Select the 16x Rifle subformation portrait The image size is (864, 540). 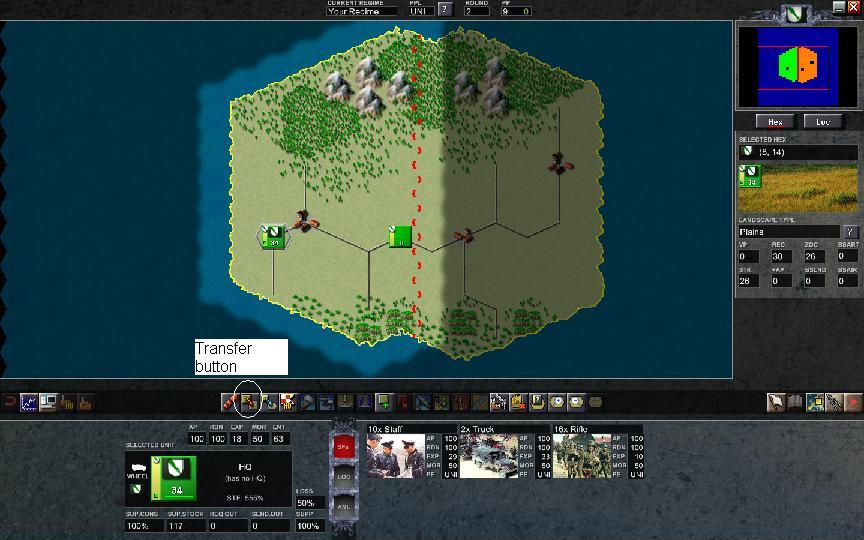[582, 454]
